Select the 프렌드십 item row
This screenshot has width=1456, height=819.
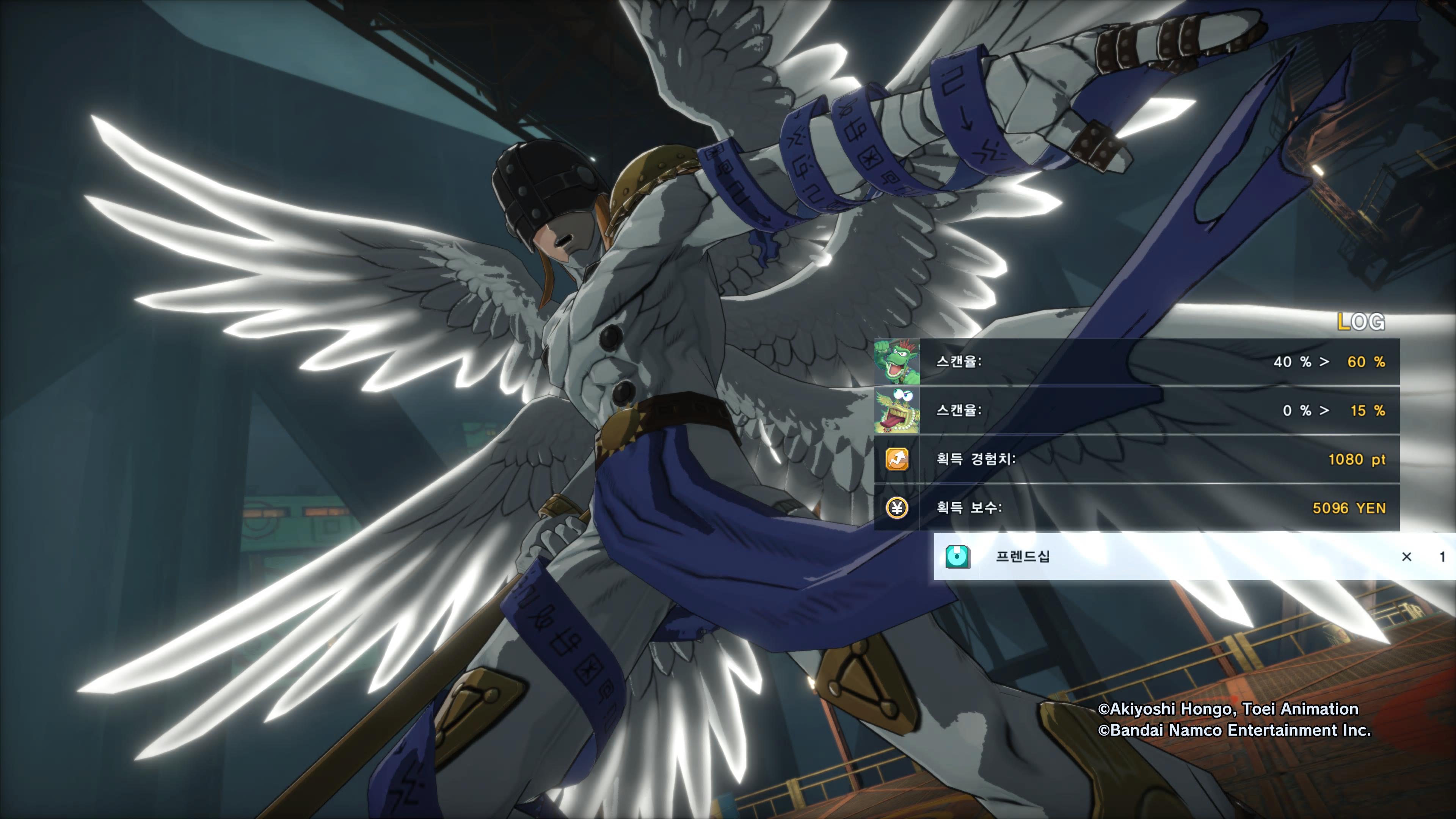(x=1192, y=556)
